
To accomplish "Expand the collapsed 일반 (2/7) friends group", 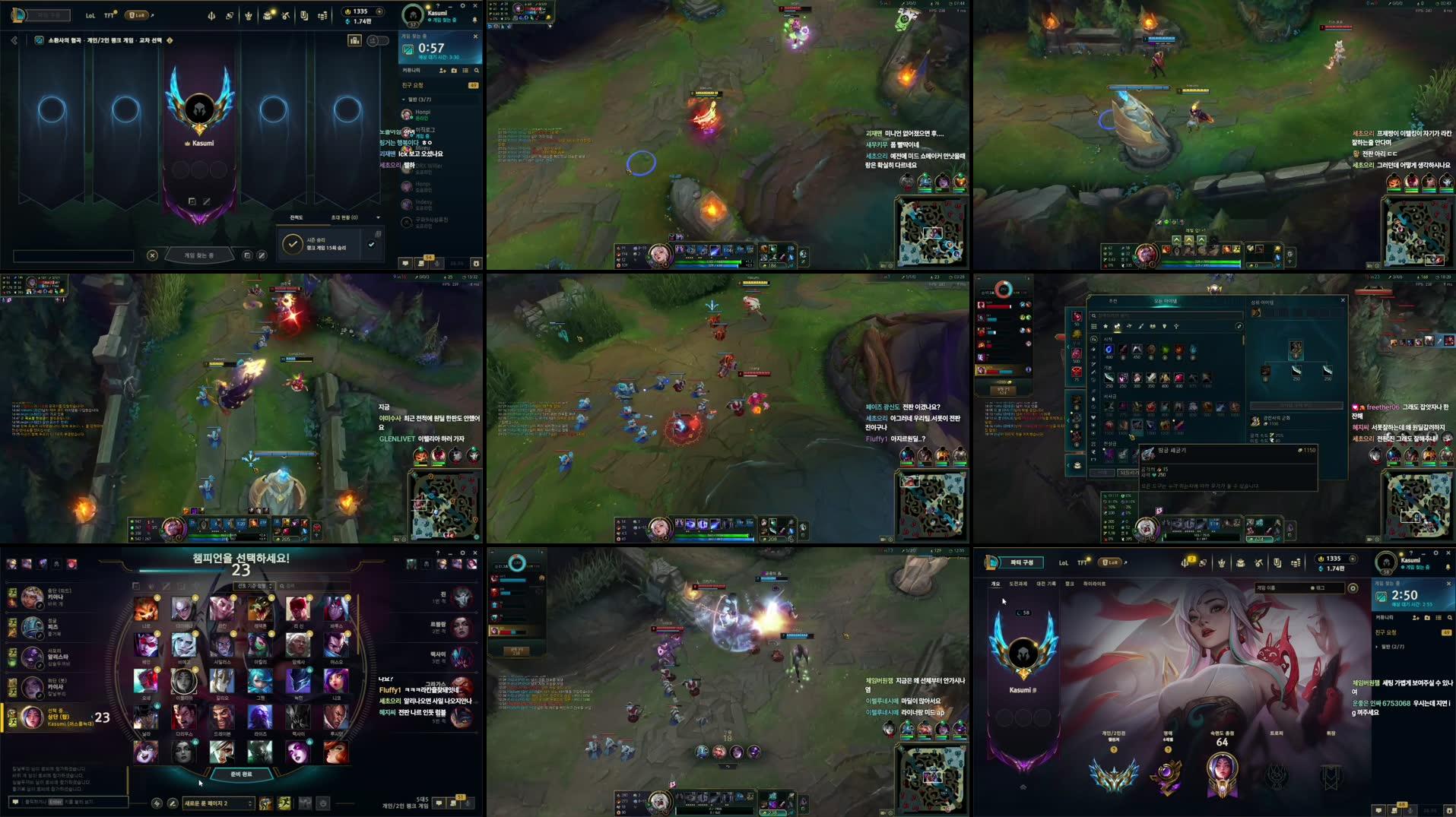I will [x=1390, y=647].
